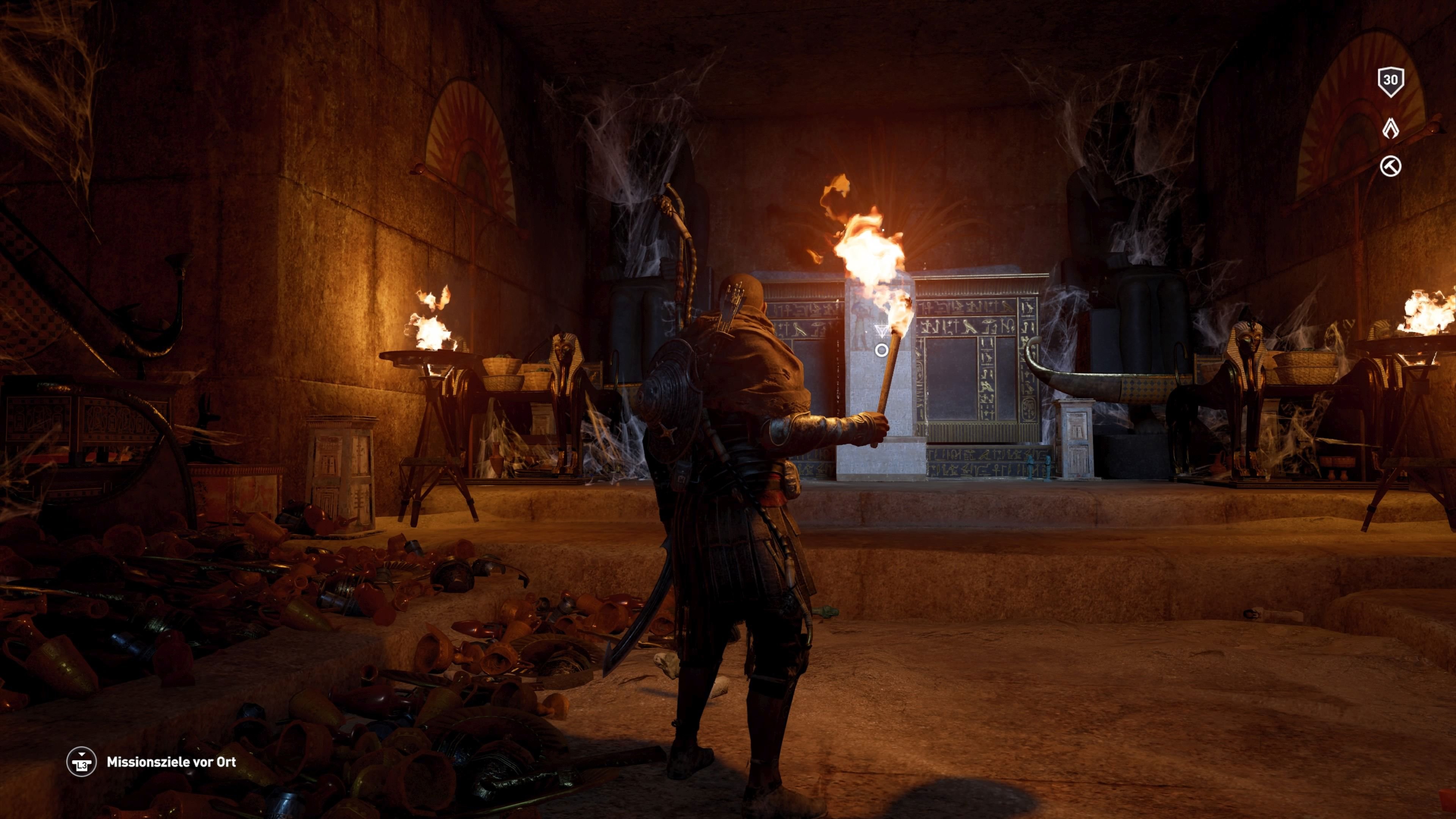Click the circled hammer weapon icon
1456x819 pixels.
1391,165
